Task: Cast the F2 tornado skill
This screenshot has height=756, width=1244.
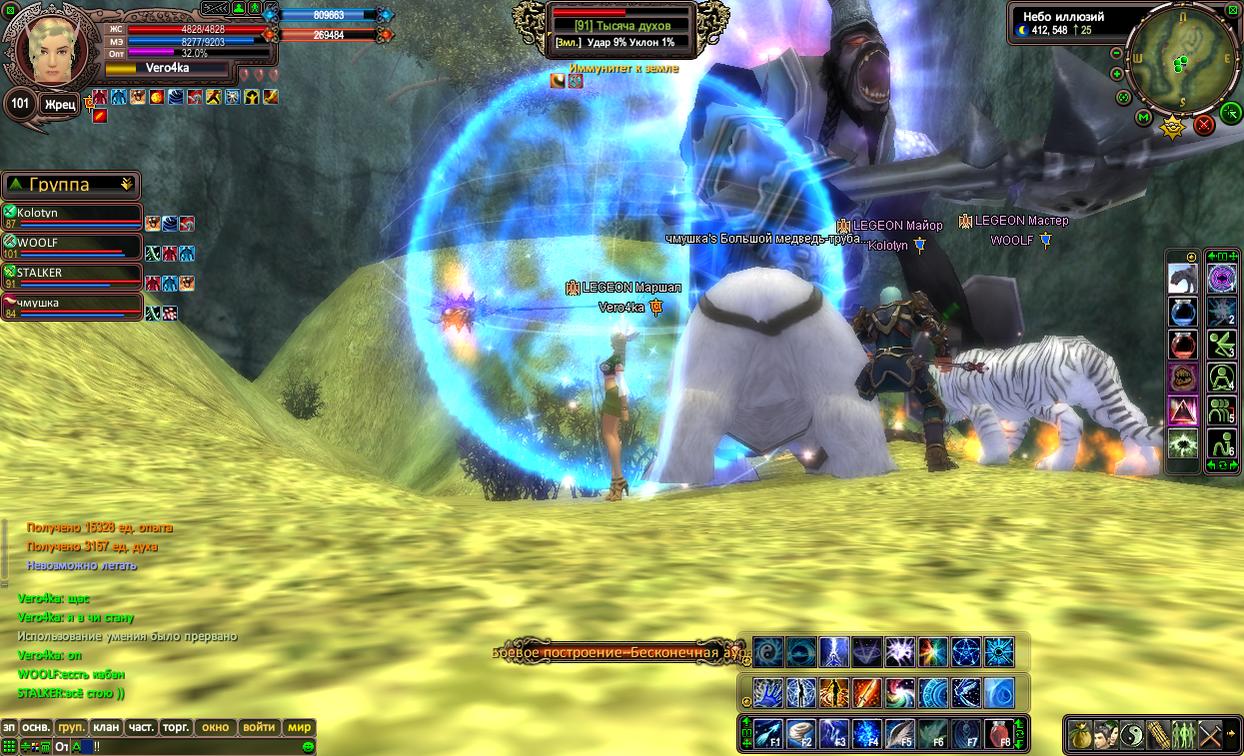Action: coord(801,732)
